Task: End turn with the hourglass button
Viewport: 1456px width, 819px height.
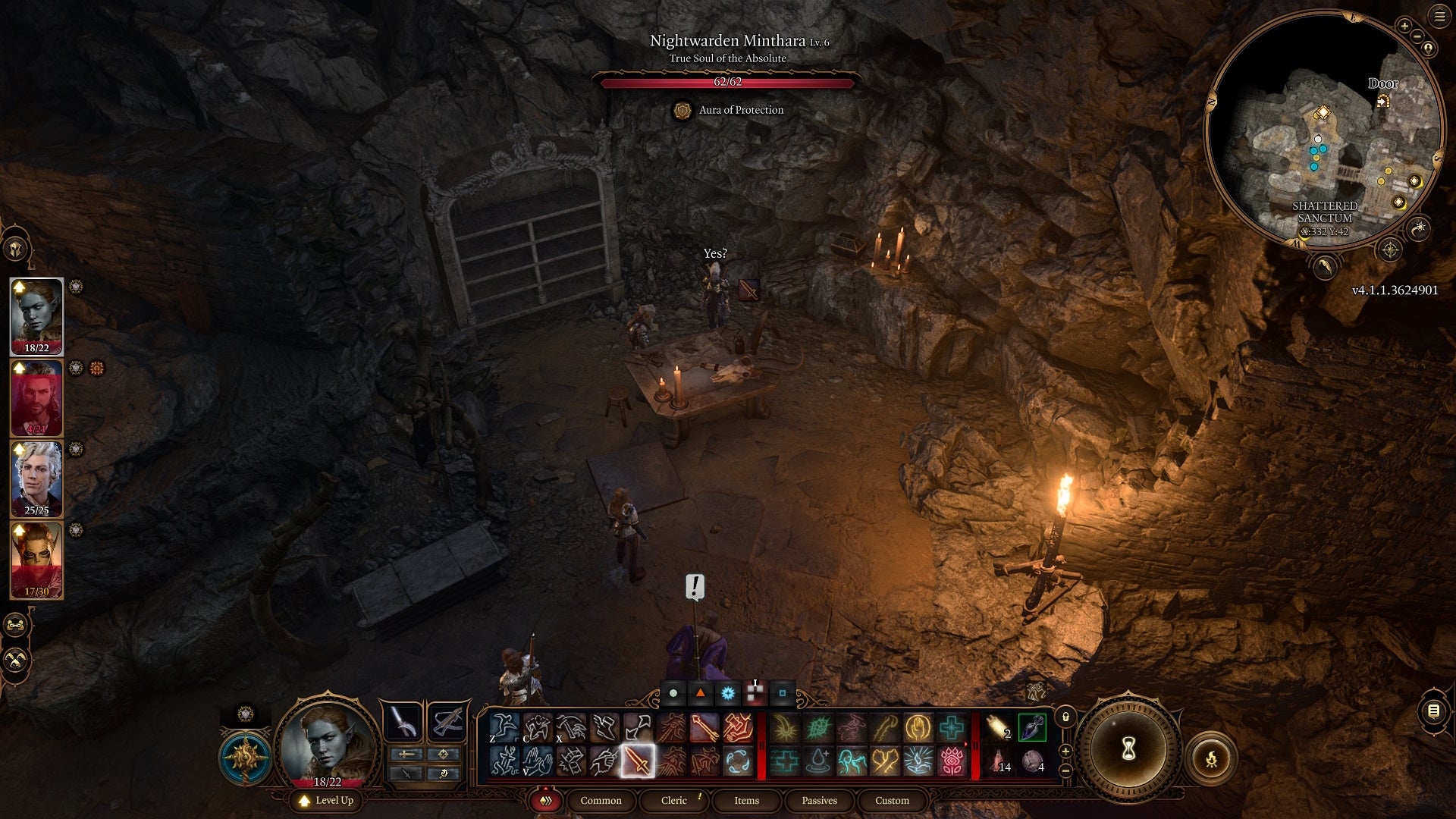Action: (1128, 749)
